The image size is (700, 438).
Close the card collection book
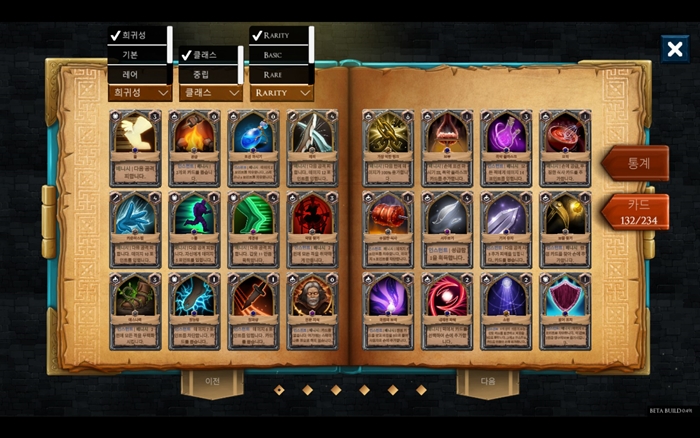coord(674,49)
